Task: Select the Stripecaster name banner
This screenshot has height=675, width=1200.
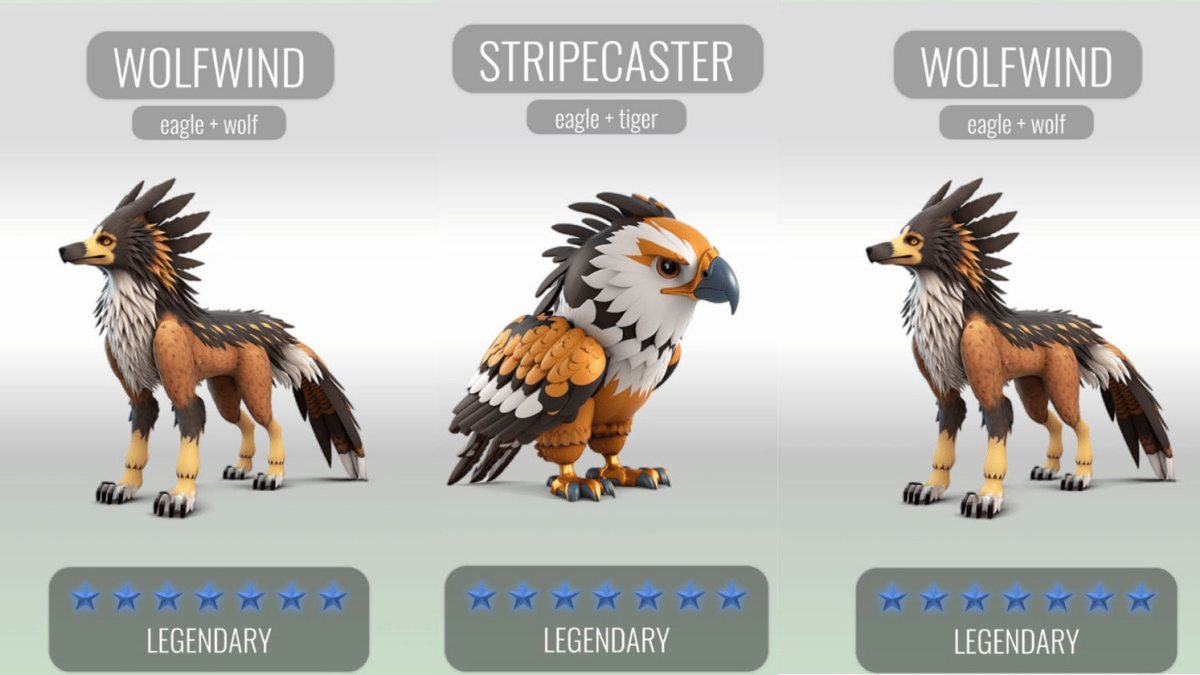Action: [x=607, y=60]
